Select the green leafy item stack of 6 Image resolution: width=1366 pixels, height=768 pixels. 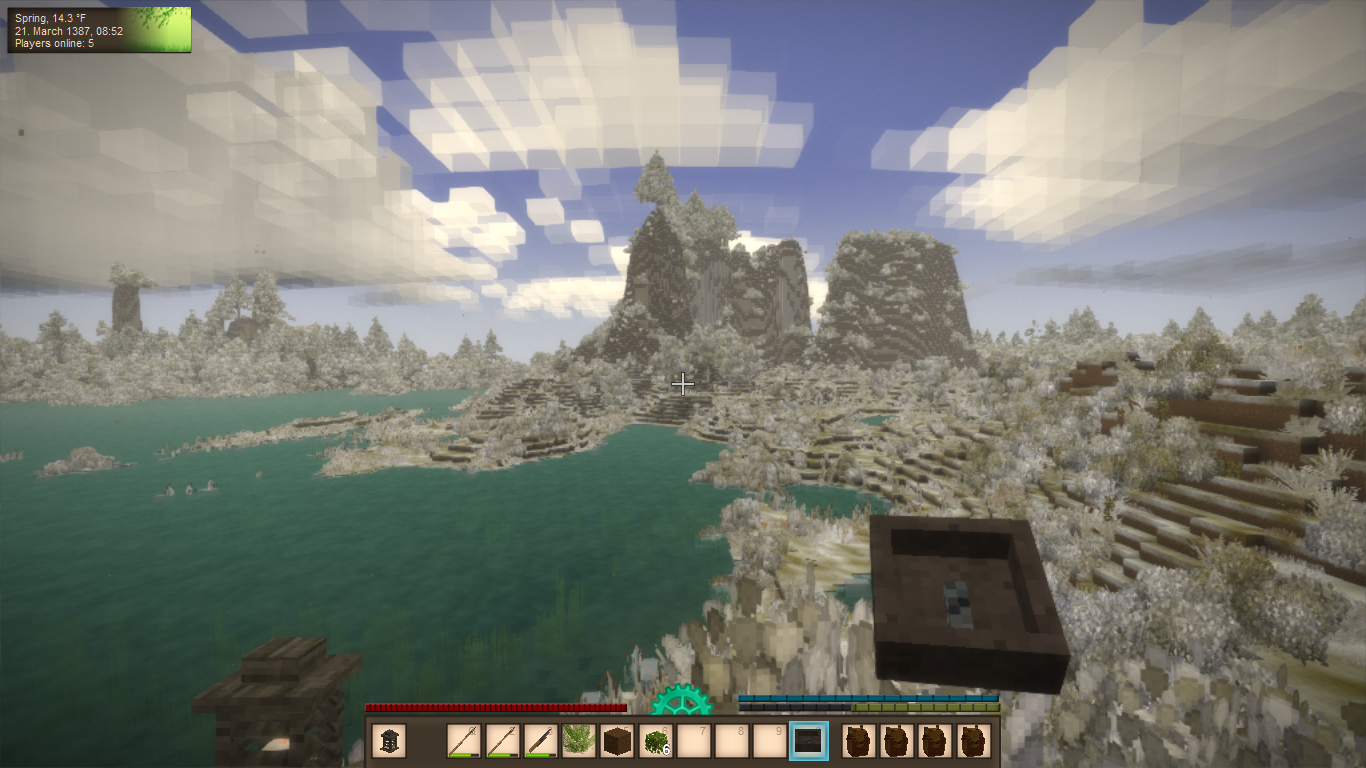coord(655,741)
